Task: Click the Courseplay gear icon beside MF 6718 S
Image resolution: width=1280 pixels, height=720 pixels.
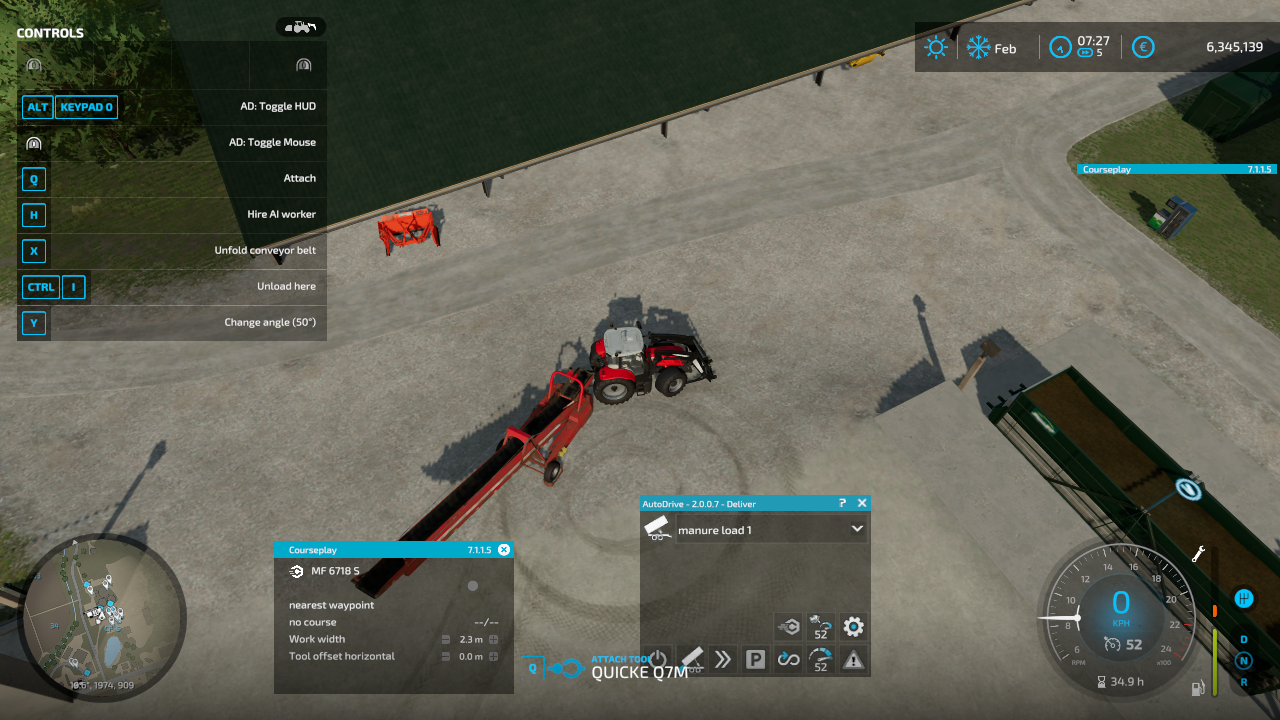Action: [x=296, y=571]
